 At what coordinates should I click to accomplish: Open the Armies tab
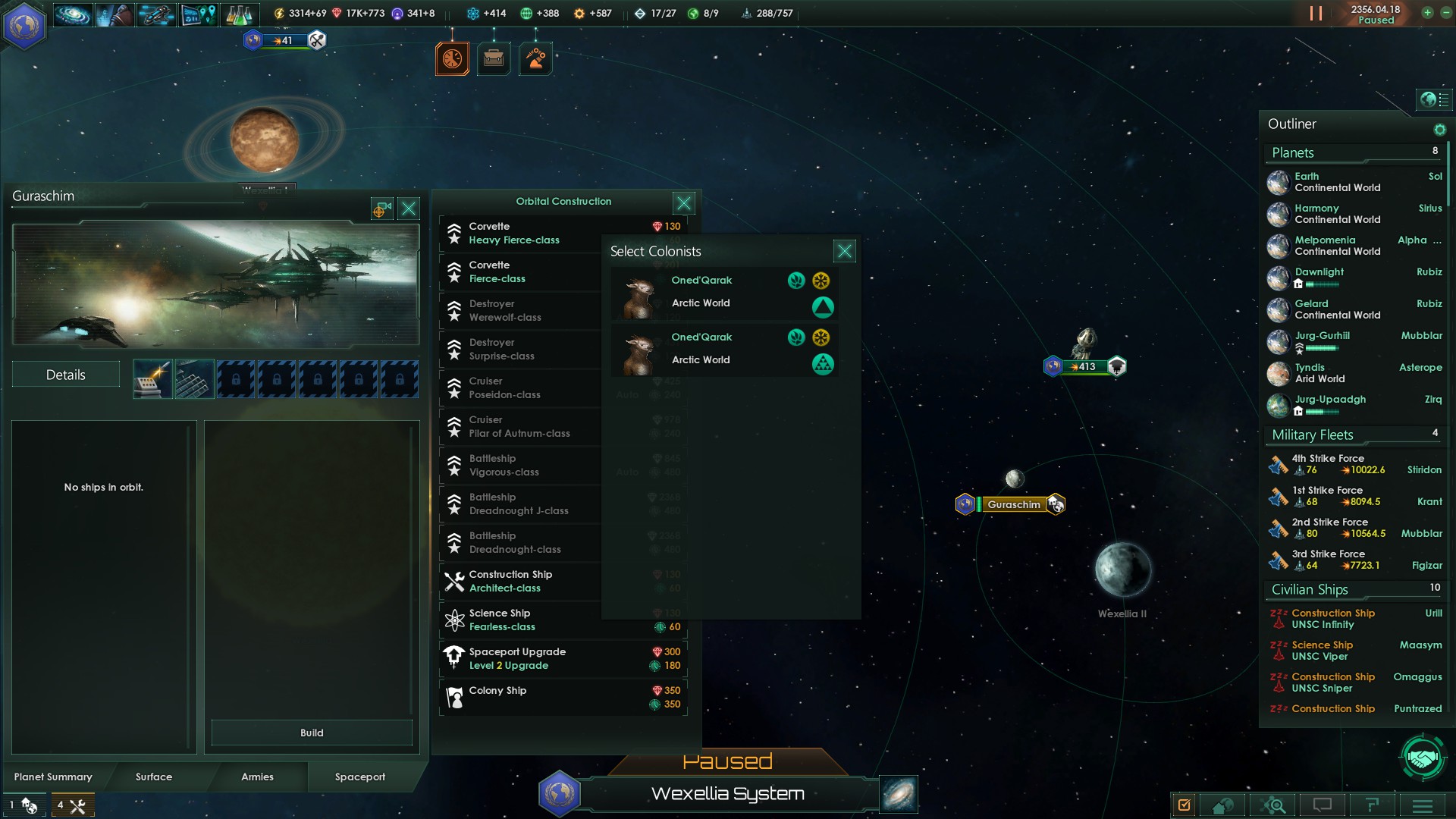click(x=257, y=777)
